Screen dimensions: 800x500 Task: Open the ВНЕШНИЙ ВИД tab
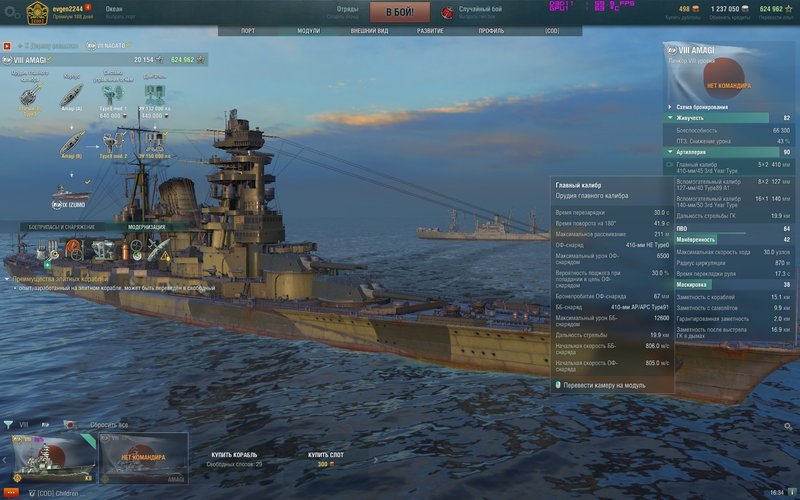pyautogui.click(x=370, y=31)
